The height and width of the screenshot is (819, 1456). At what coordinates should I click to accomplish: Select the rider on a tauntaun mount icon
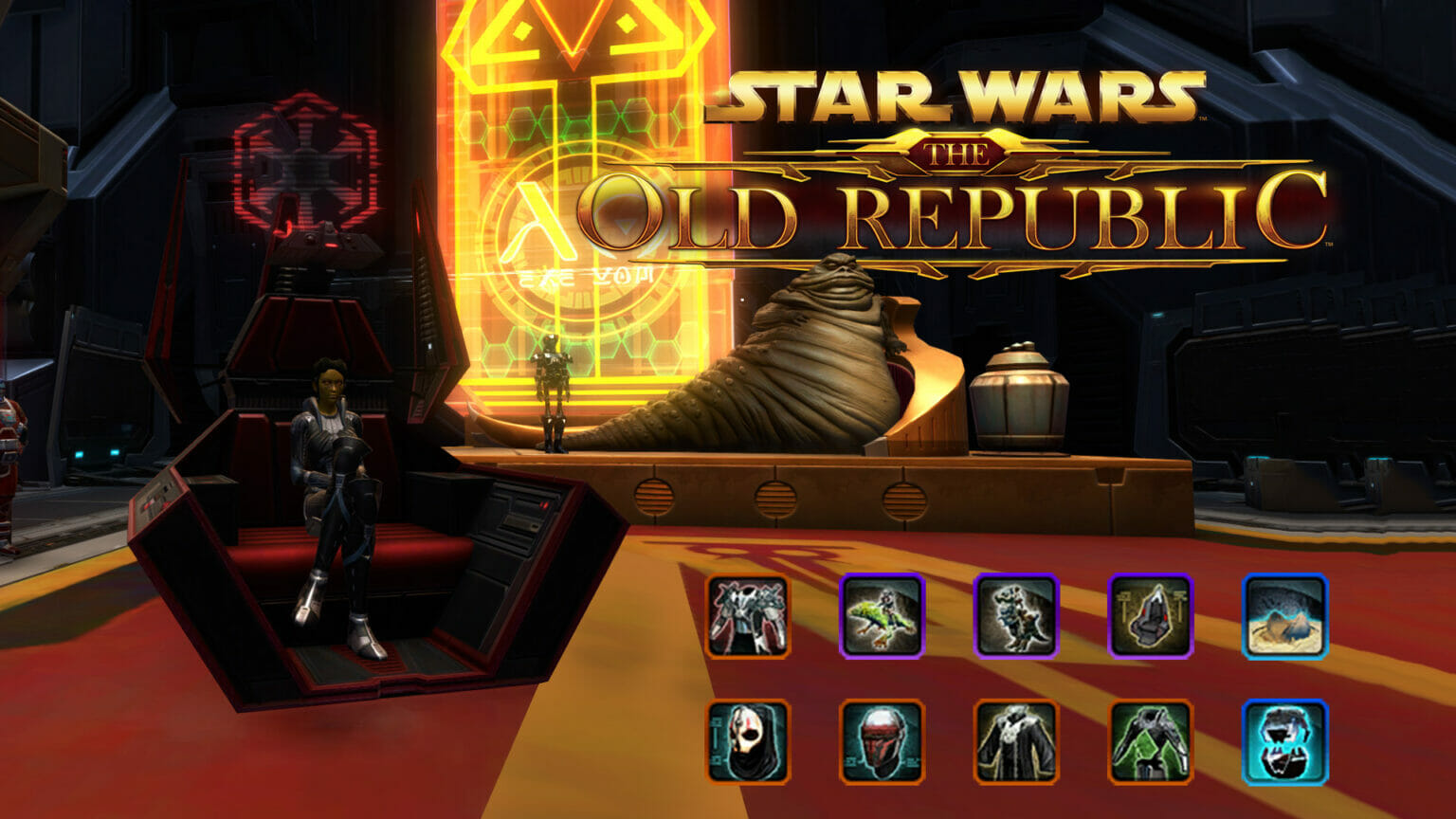1015,616
